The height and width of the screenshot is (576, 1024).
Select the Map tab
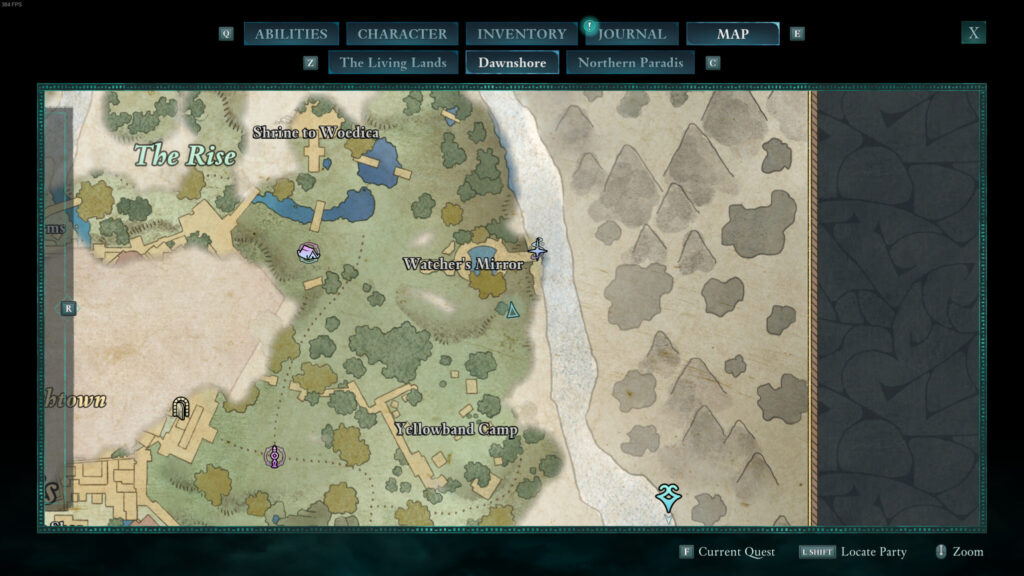[x=732, y=34]
